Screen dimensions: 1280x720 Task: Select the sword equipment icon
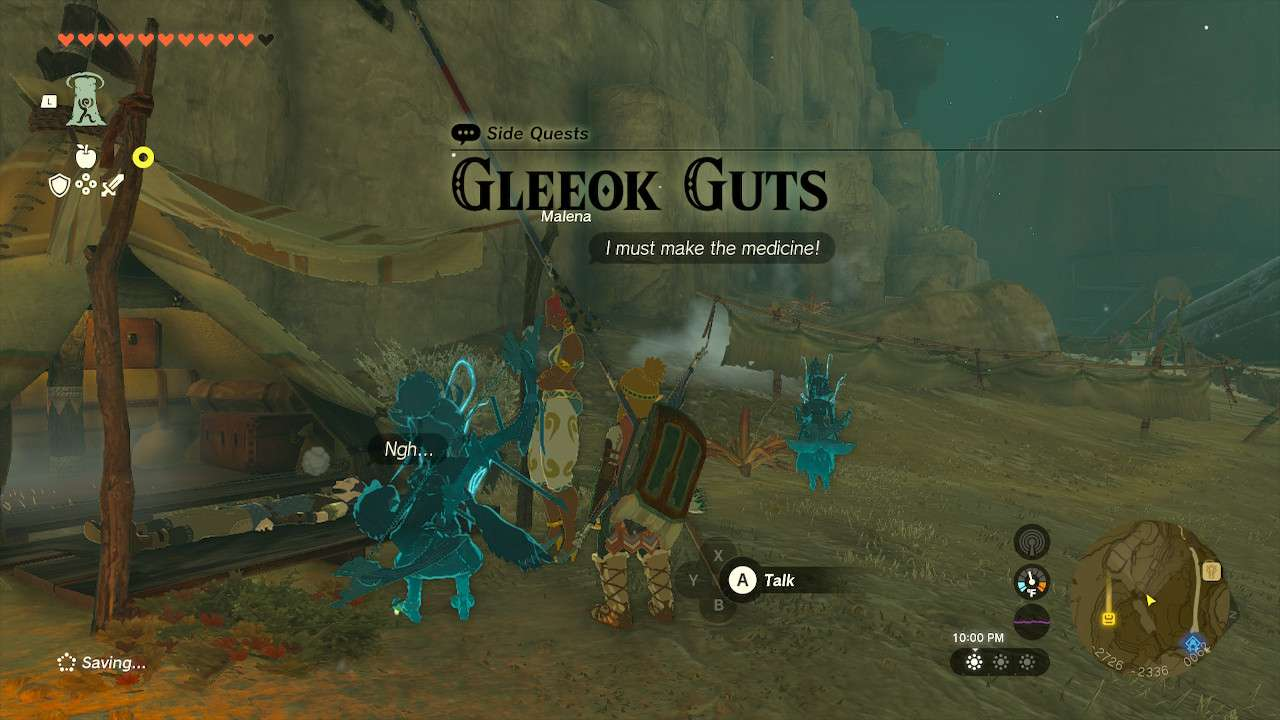pyautogui.click(x=111, y=185)
